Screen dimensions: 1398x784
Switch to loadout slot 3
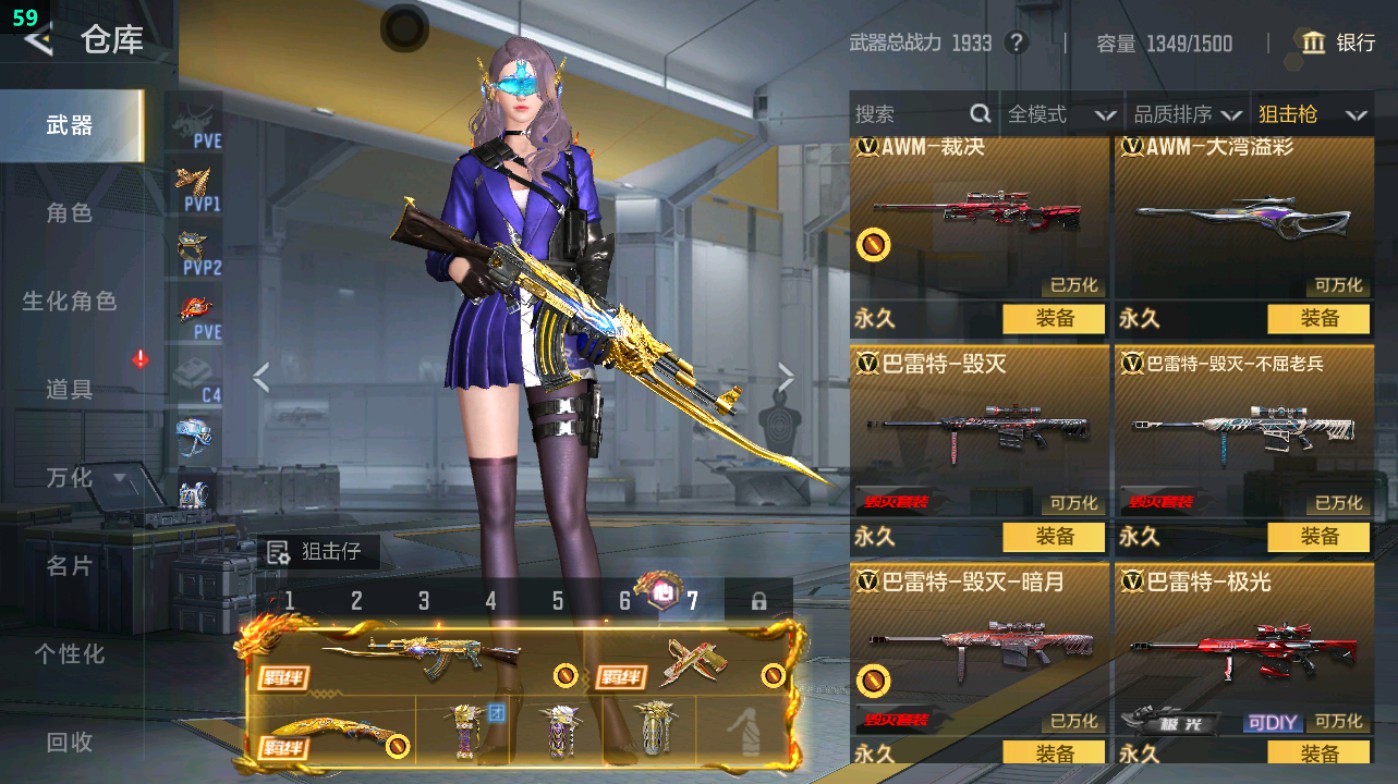click(423, 601)
